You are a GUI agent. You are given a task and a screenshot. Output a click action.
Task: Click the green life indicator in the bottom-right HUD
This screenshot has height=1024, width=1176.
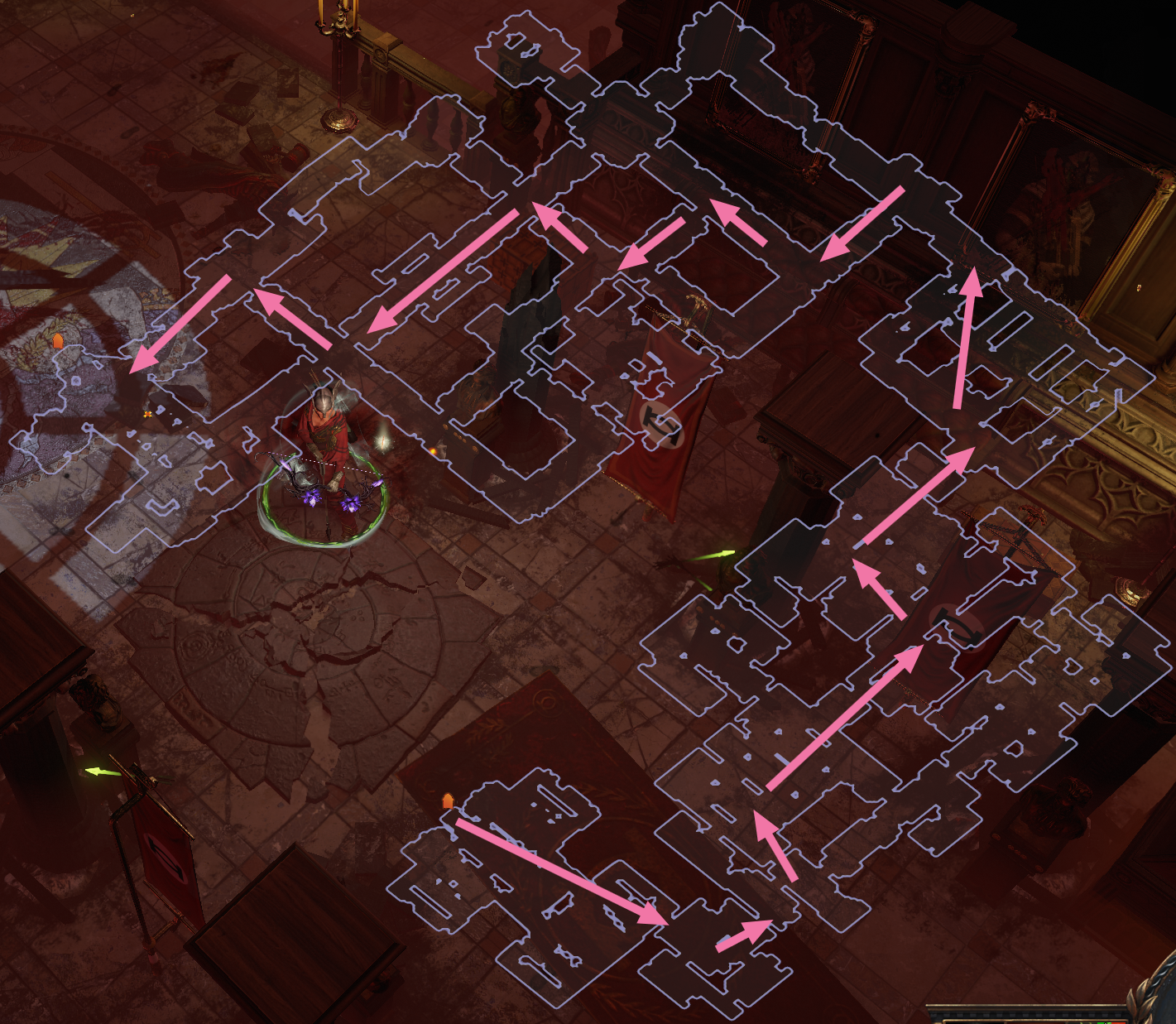(1103, 1022)
